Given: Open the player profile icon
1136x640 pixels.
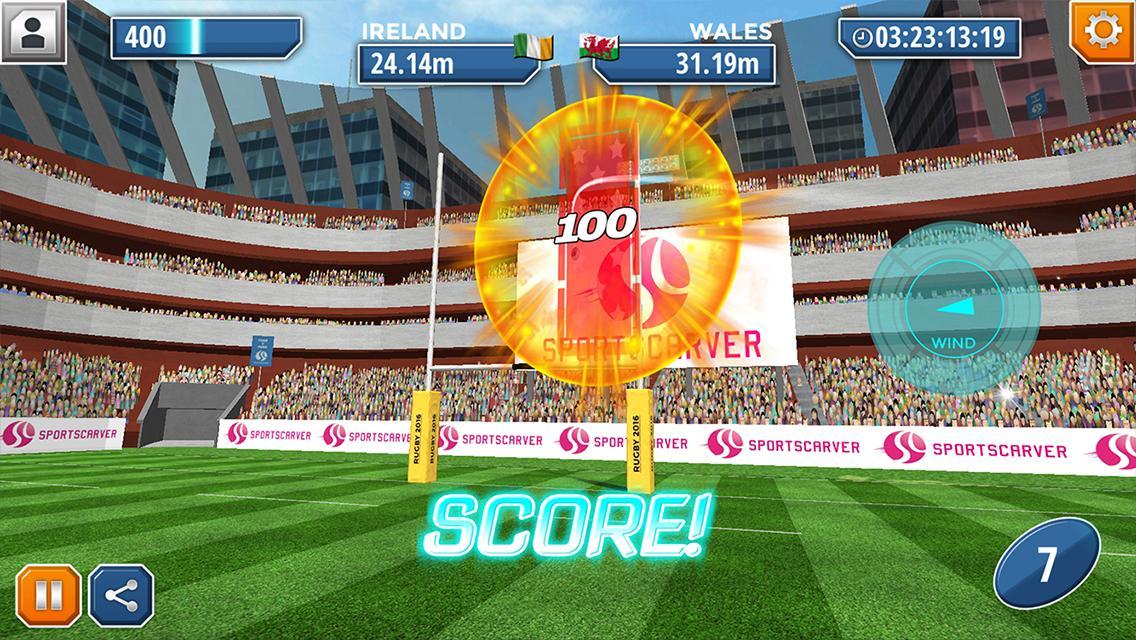Looking at the screenshot, I should 32,31.
